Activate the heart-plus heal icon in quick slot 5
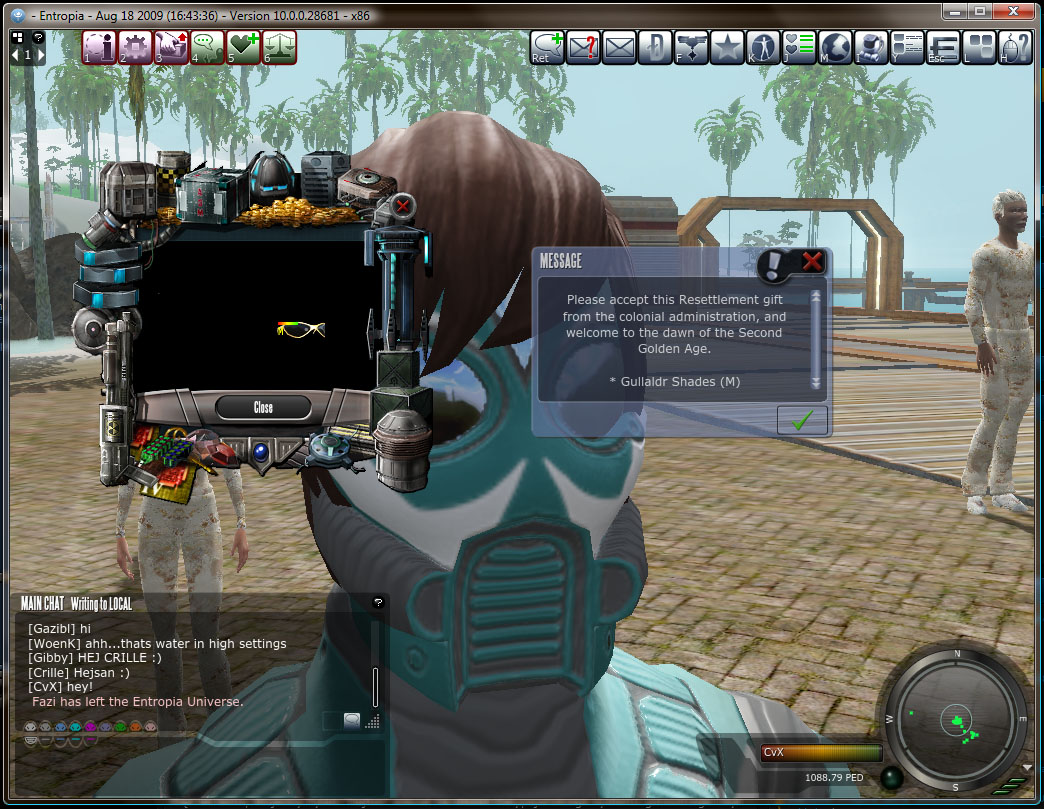This screenshot has width=1044, height=809. tap(243, 47)
